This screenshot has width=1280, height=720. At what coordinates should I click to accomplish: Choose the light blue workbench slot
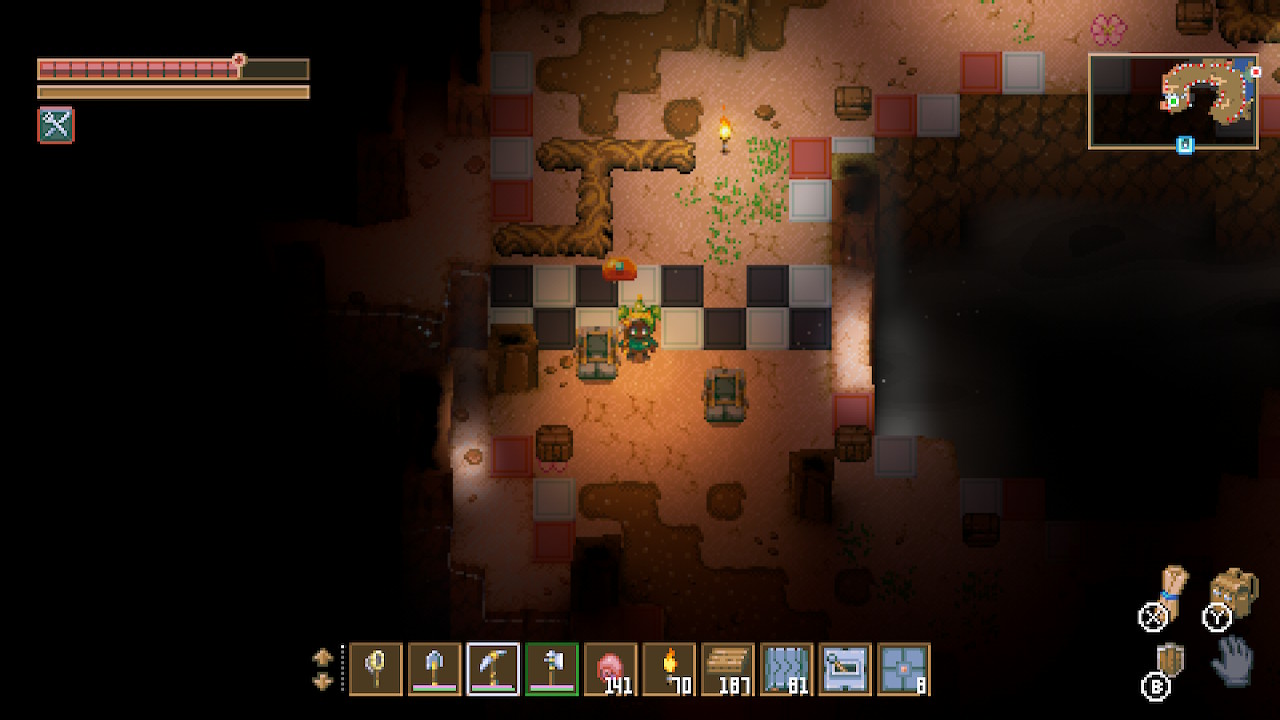(845, 669)
